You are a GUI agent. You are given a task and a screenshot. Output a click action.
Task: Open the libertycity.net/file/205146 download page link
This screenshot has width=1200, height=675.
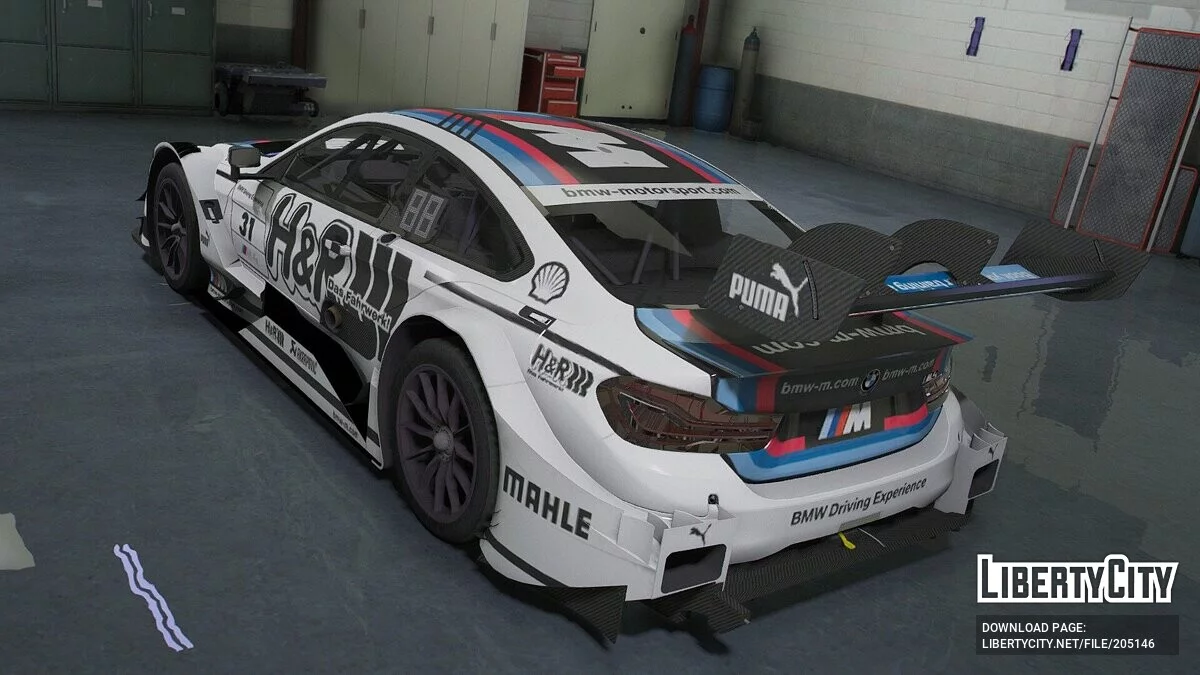tap(1068, 644)
